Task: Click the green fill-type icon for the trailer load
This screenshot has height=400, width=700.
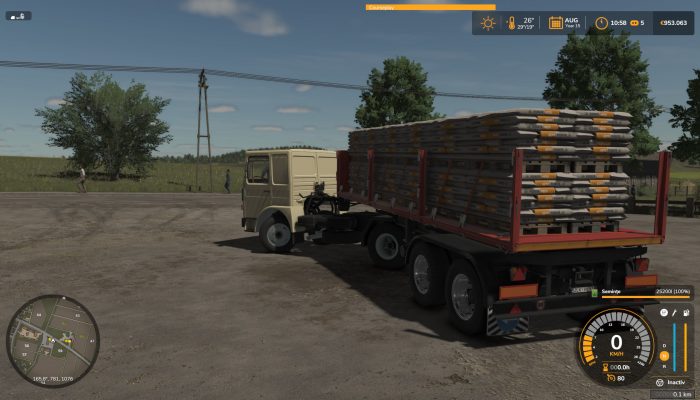Action: click(x=593, y=291)
